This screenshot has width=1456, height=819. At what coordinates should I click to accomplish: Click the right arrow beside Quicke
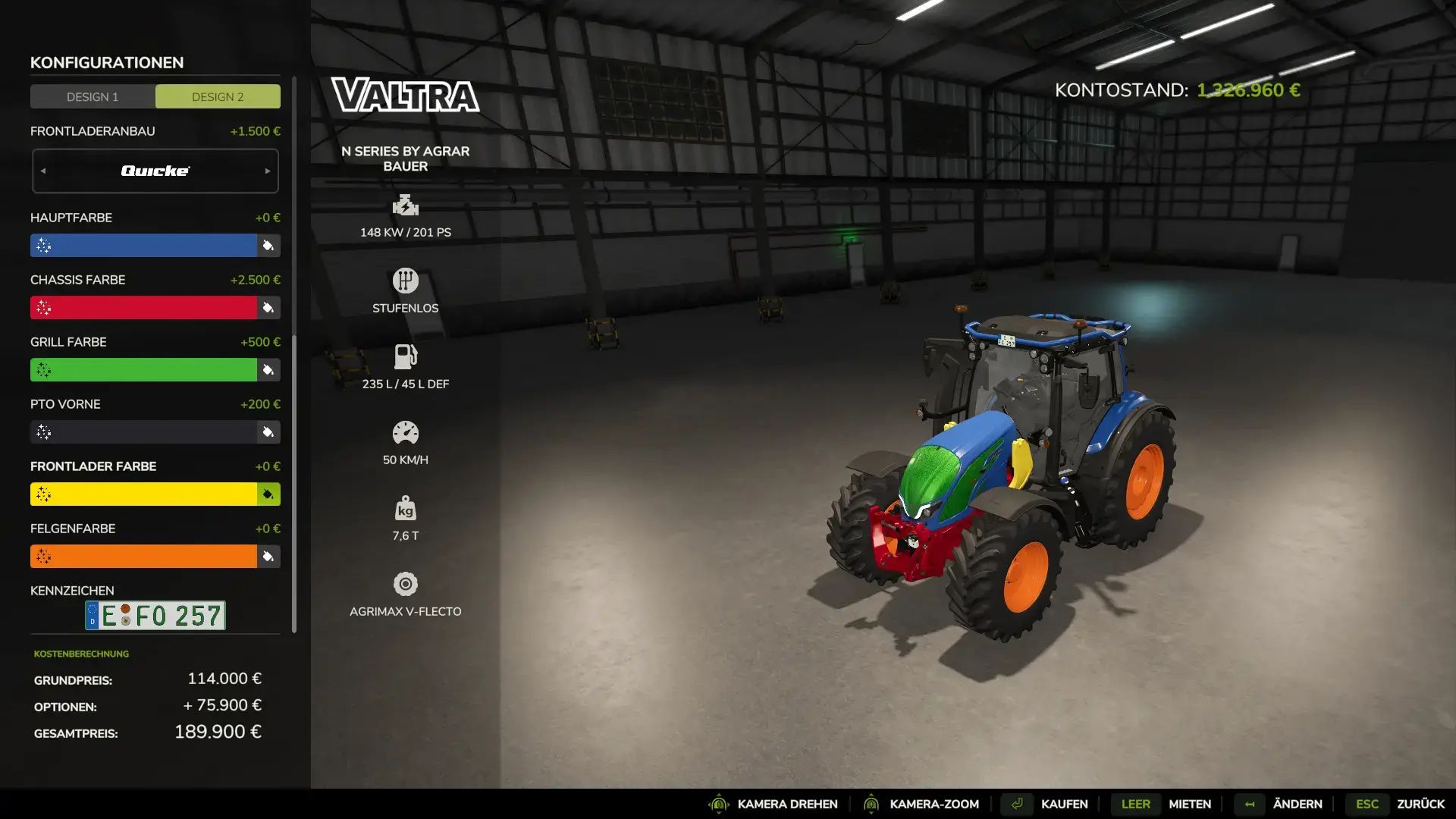pyautogui.click(x=267, y=170)
